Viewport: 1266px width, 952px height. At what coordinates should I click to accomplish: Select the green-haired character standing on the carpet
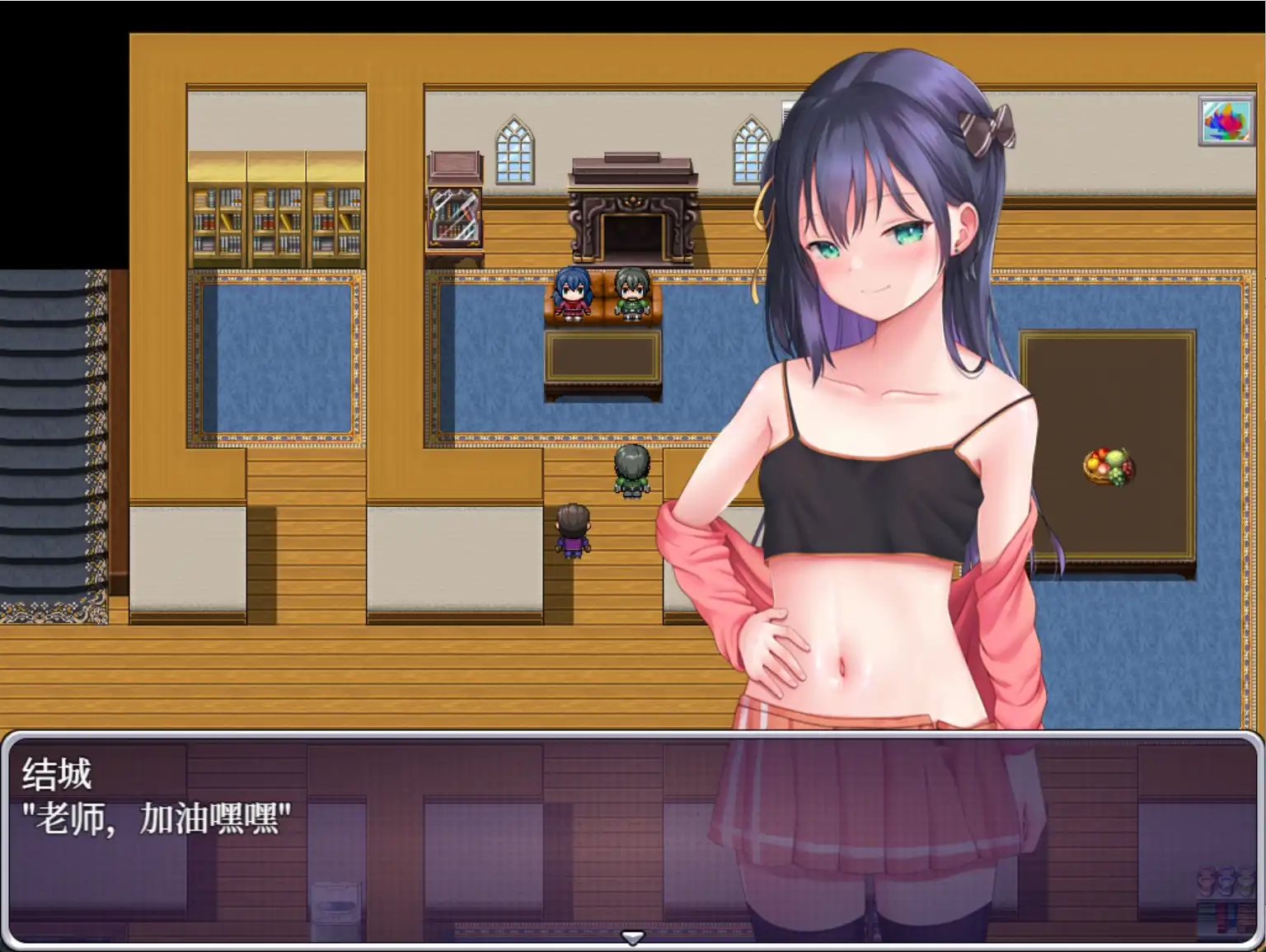pyautogui.click(x=631, y=470)
